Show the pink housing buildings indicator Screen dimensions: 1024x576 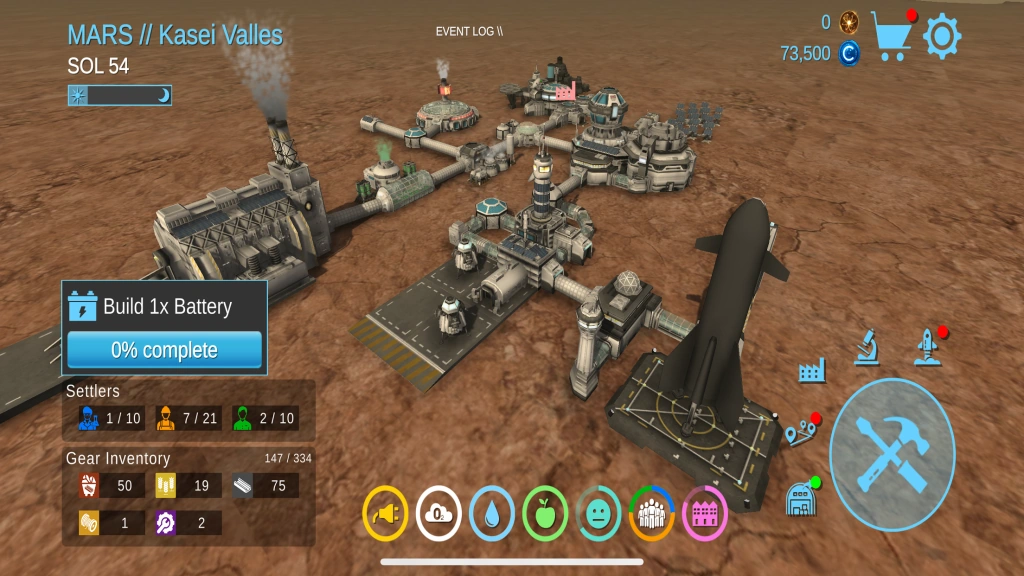point(704,514)
